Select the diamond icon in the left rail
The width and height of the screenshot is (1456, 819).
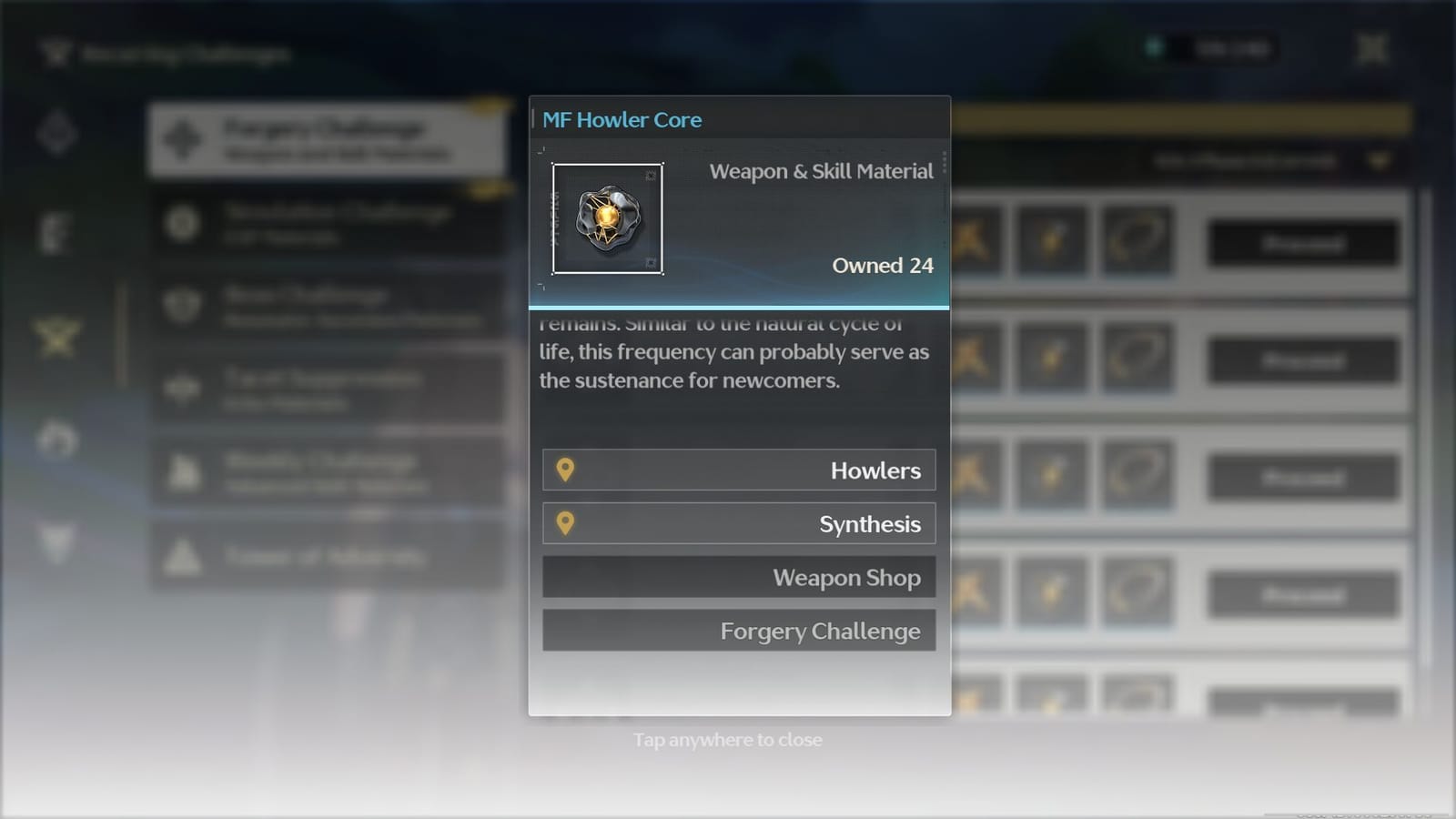coord(56,134)
